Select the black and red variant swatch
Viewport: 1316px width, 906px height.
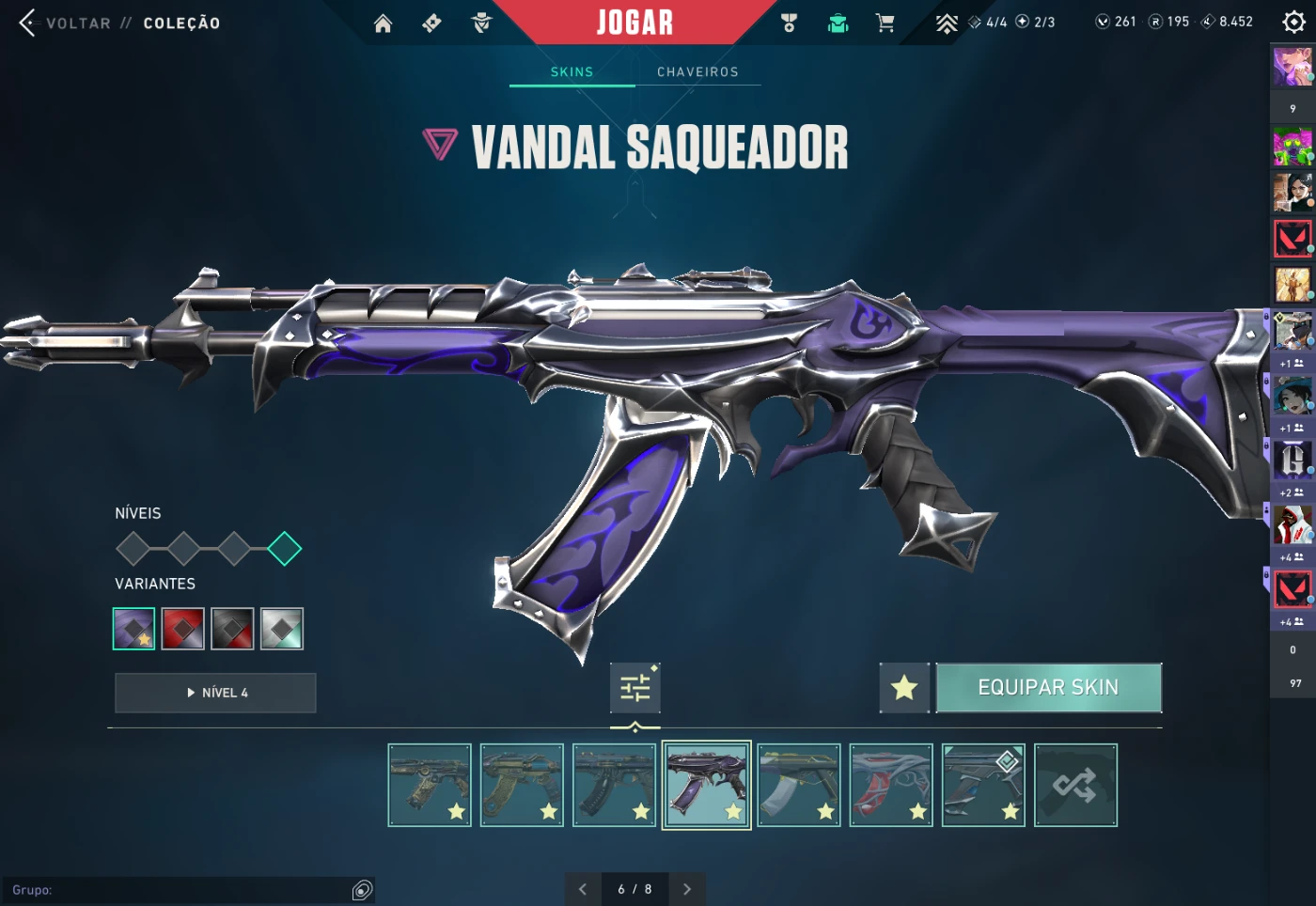(x=232, y=629)
